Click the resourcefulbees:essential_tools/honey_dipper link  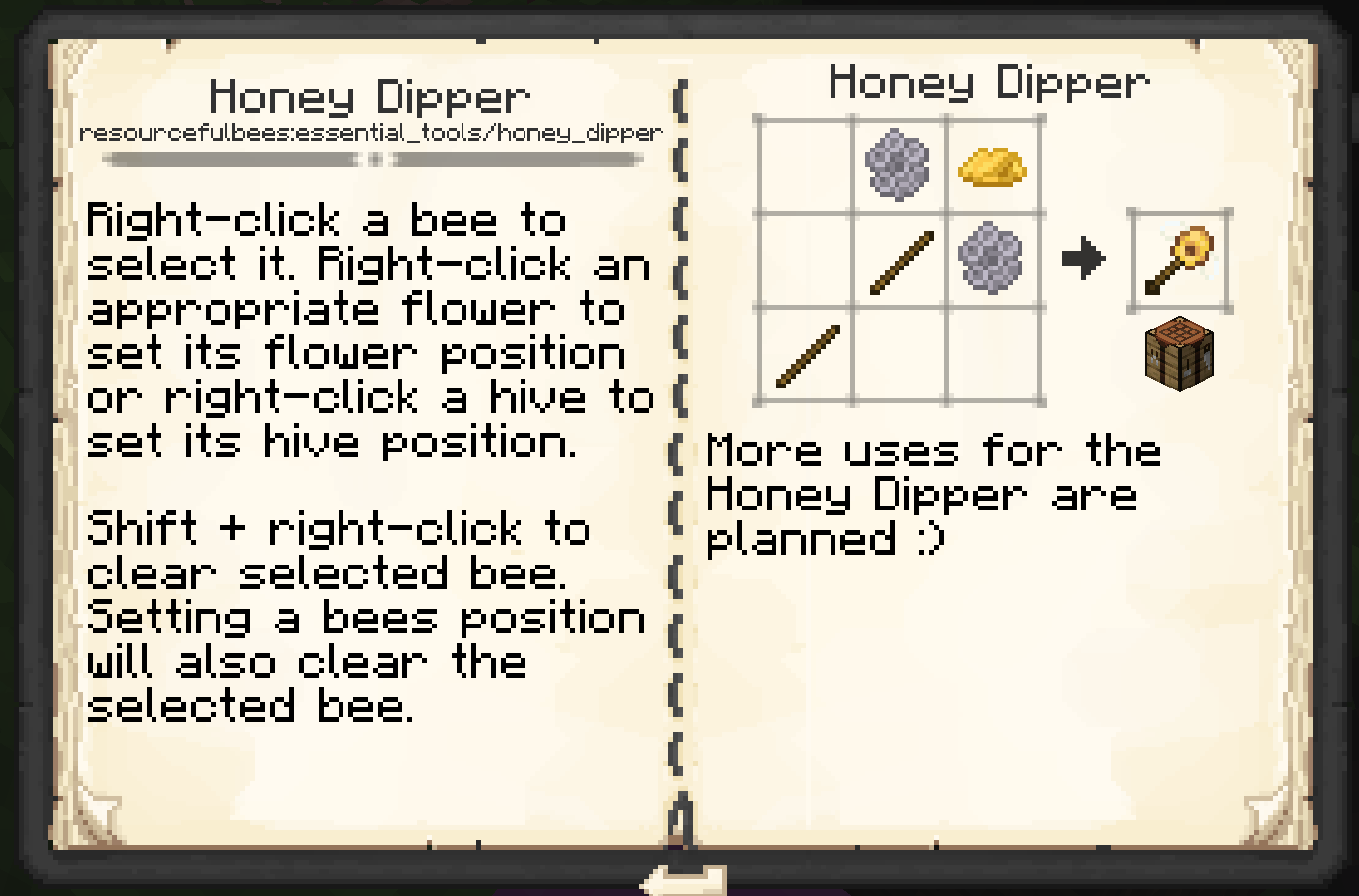(371, 133)
